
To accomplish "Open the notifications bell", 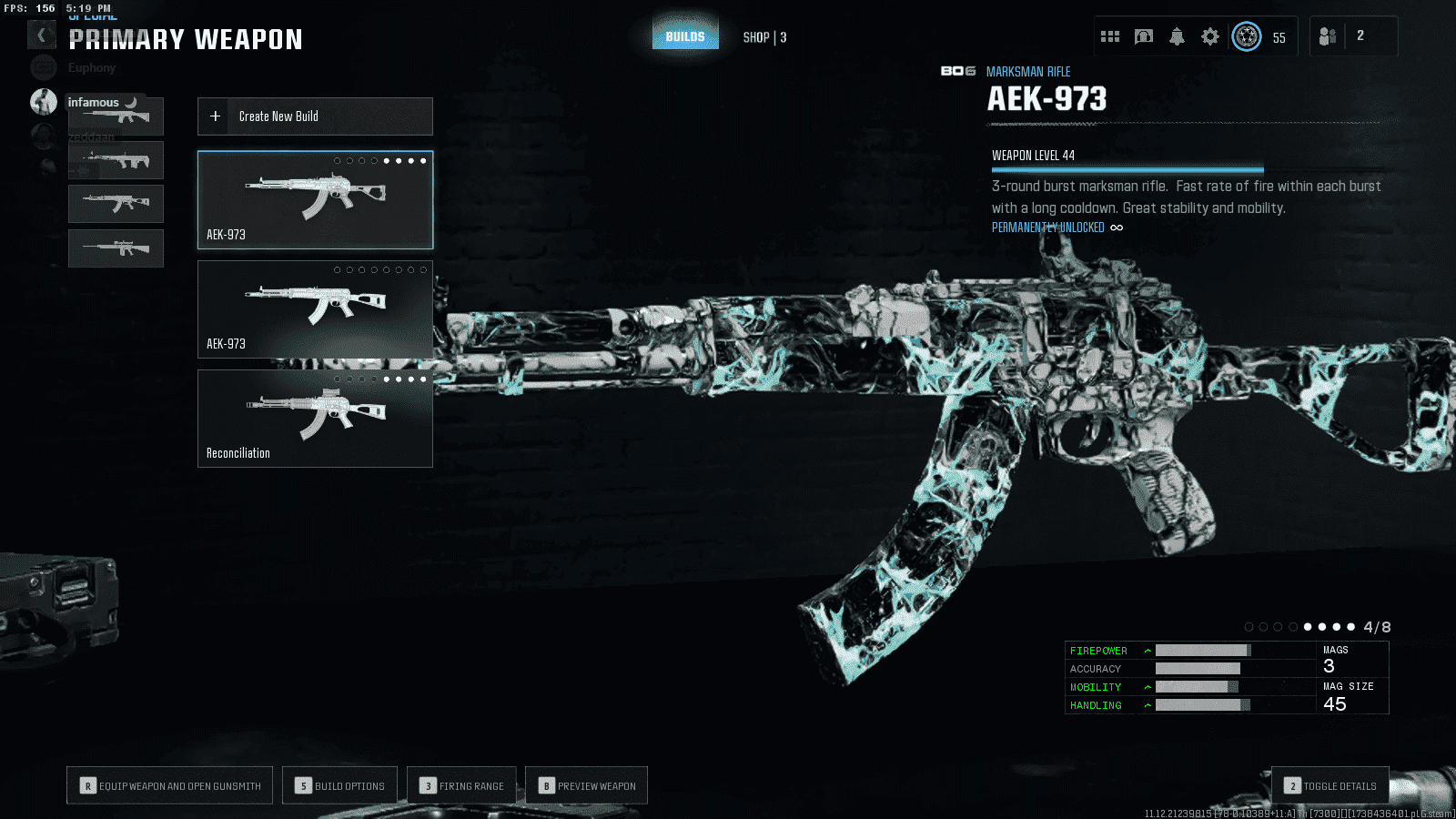I will click(x=1177, y=36).
